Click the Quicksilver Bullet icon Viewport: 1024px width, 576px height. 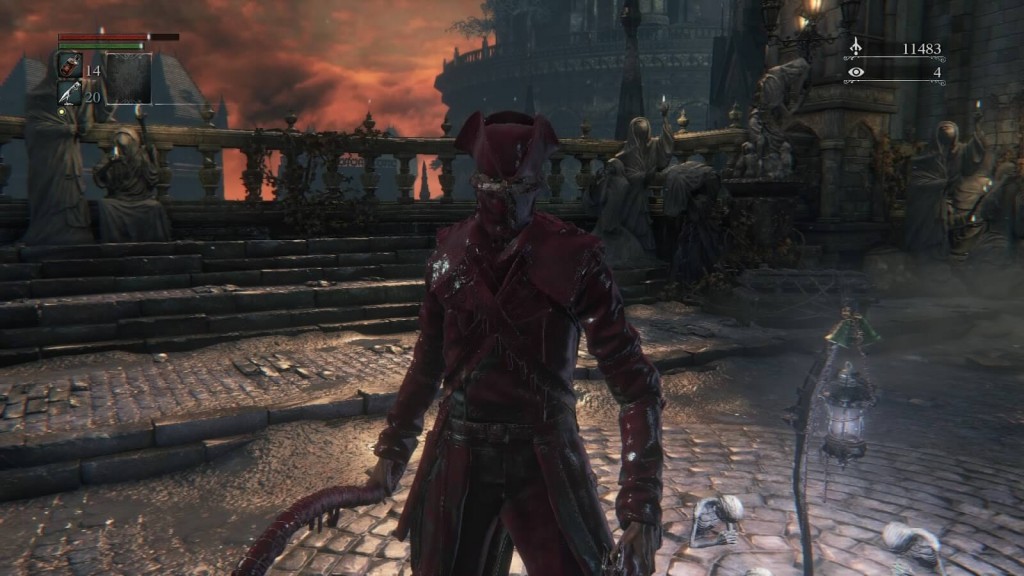pyautogui.click(x=70, y=93)
